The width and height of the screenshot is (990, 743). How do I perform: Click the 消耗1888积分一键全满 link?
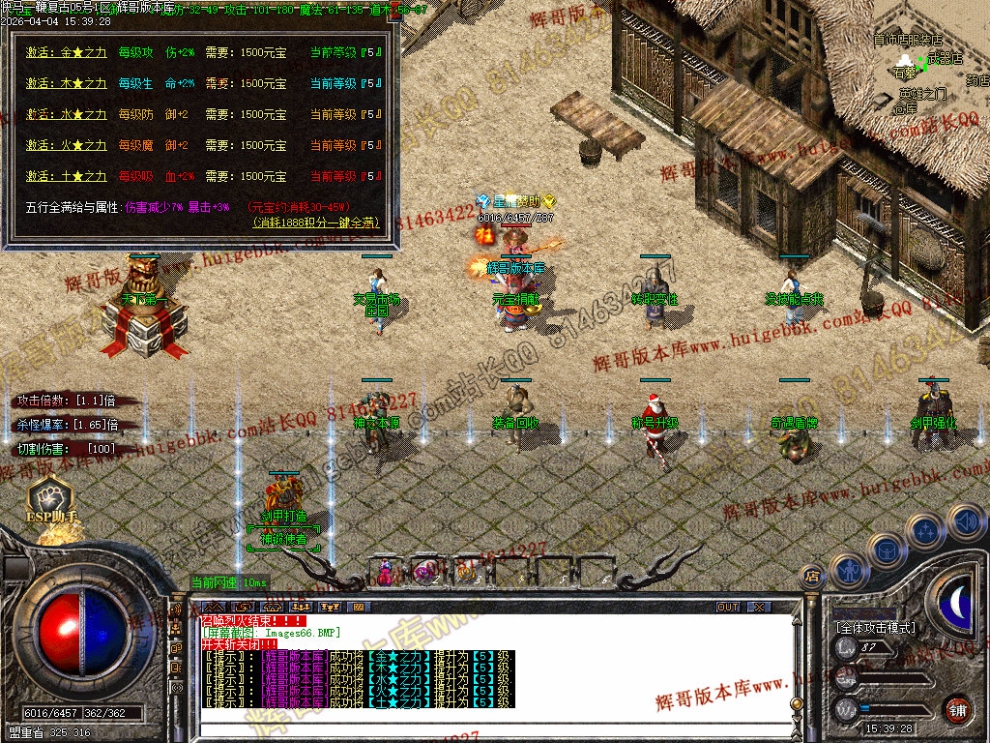[x=317, y=222]
